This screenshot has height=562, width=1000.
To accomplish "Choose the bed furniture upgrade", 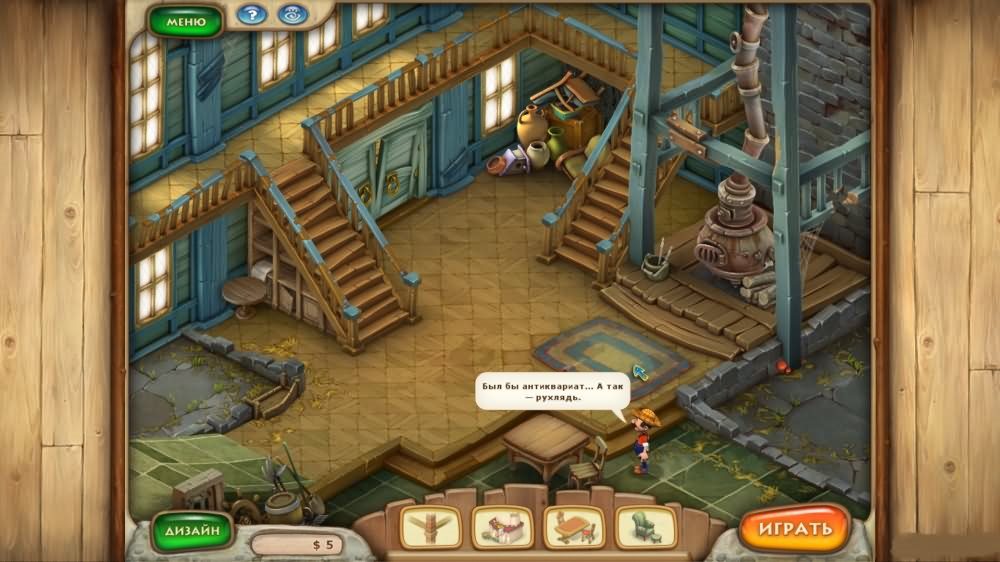I will pyautogui.click(x=502, y=527).
